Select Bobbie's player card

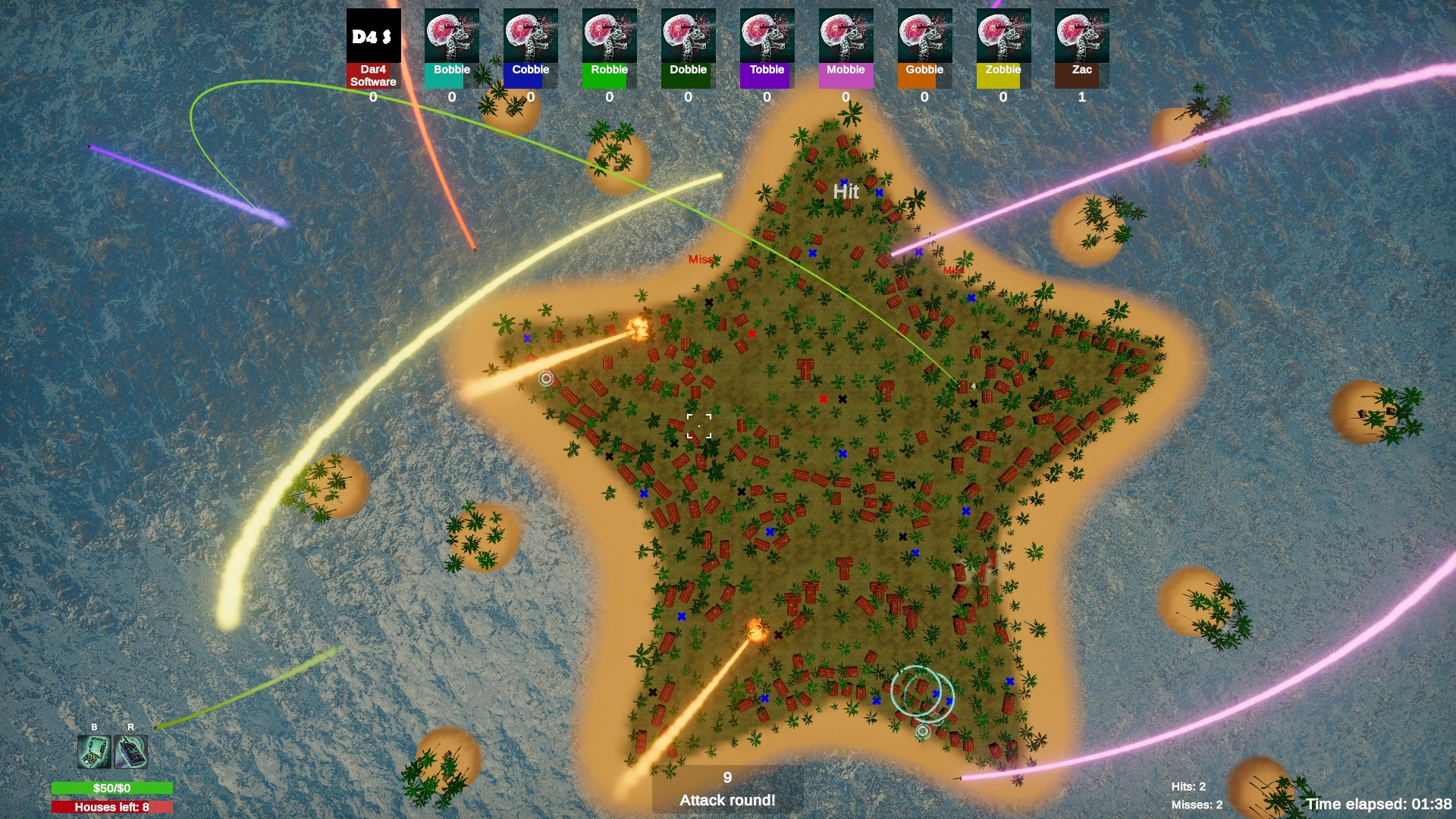[x=452, y=48]
